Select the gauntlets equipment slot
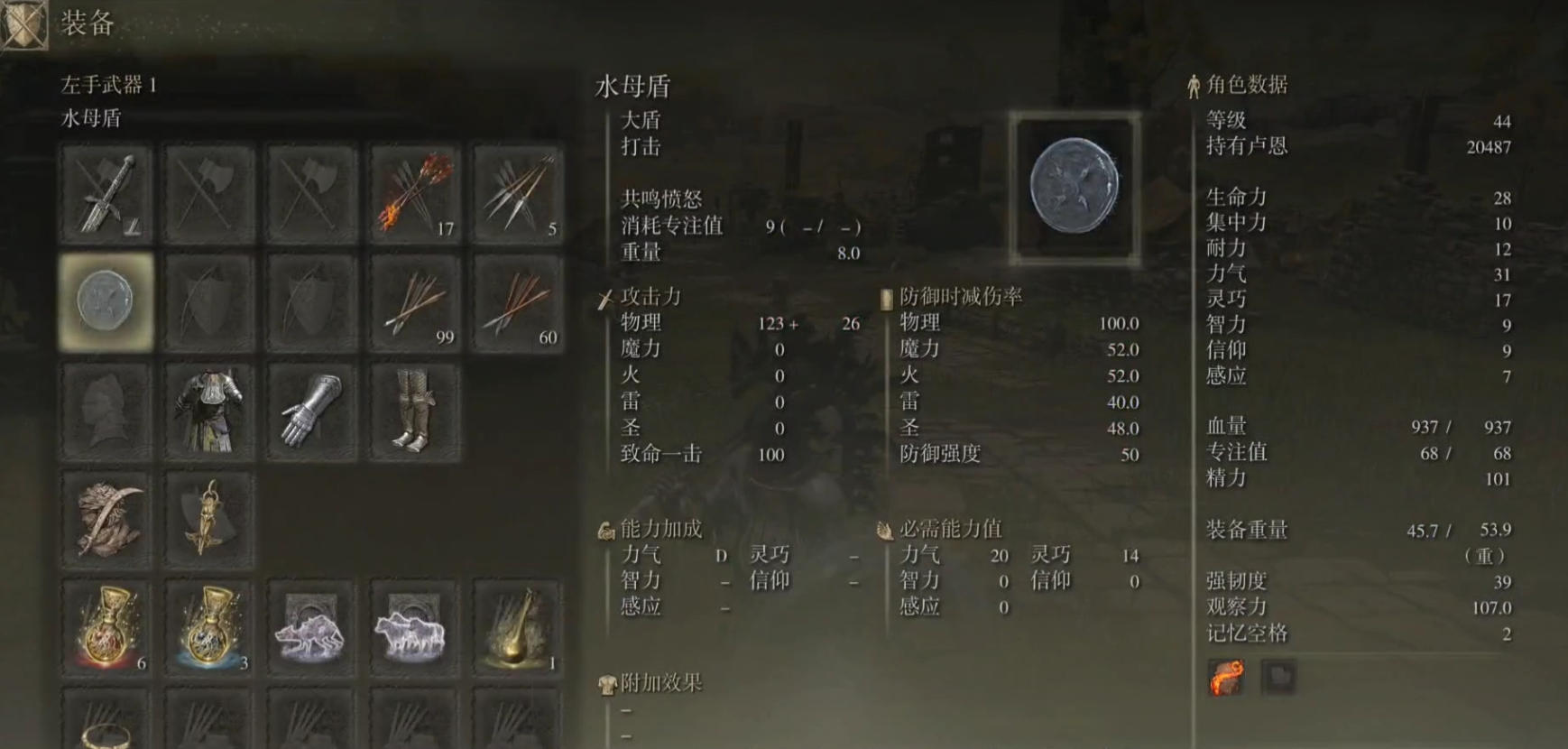The image size is (1568, 749). (311, 411)
